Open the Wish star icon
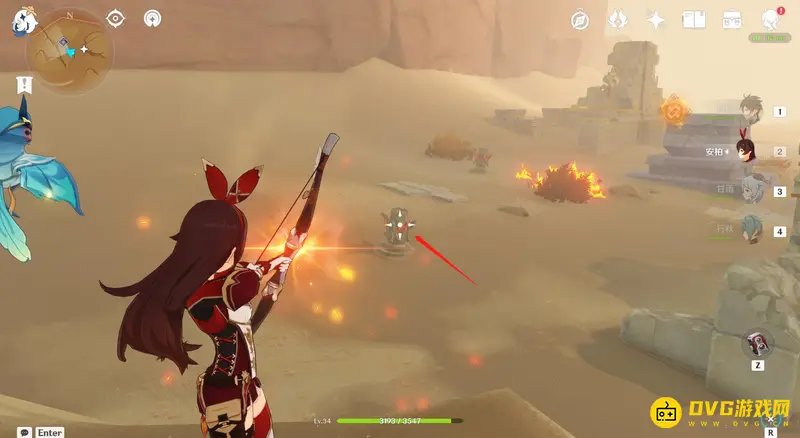The width and height of the screenshot is (800, 438). (656, 19)
